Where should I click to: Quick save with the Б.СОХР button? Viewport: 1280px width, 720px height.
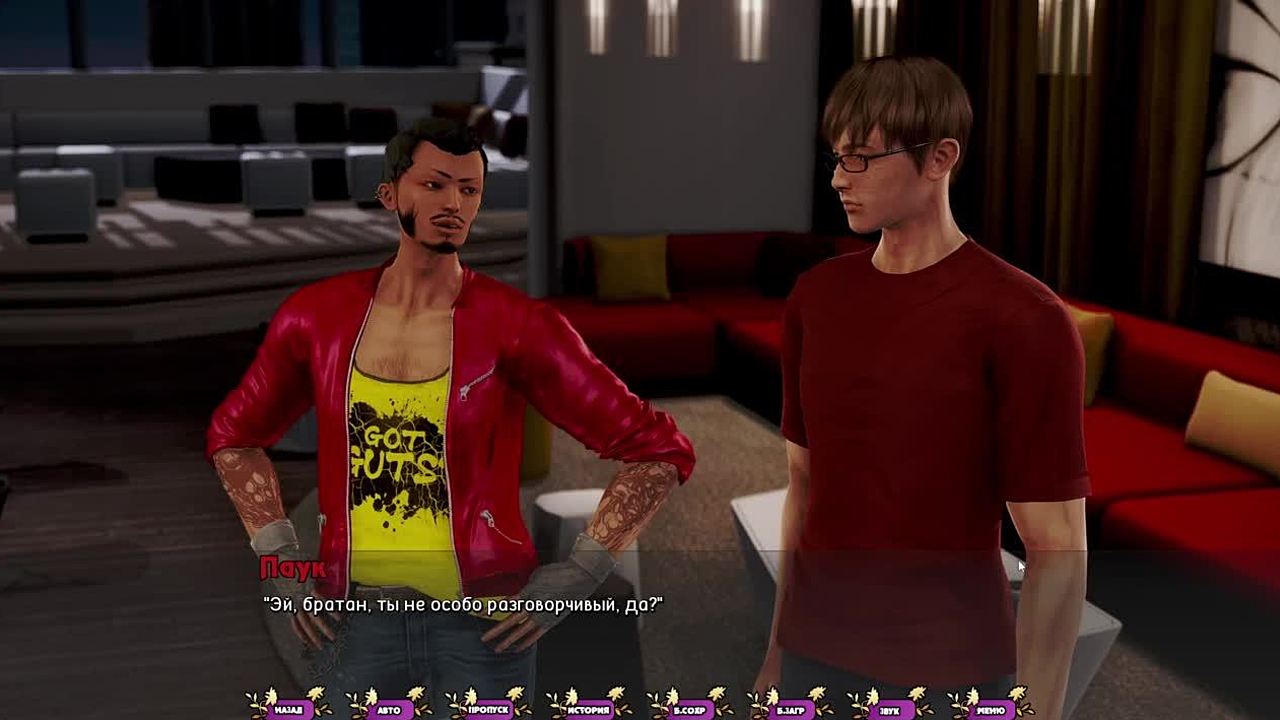[689, 709]
